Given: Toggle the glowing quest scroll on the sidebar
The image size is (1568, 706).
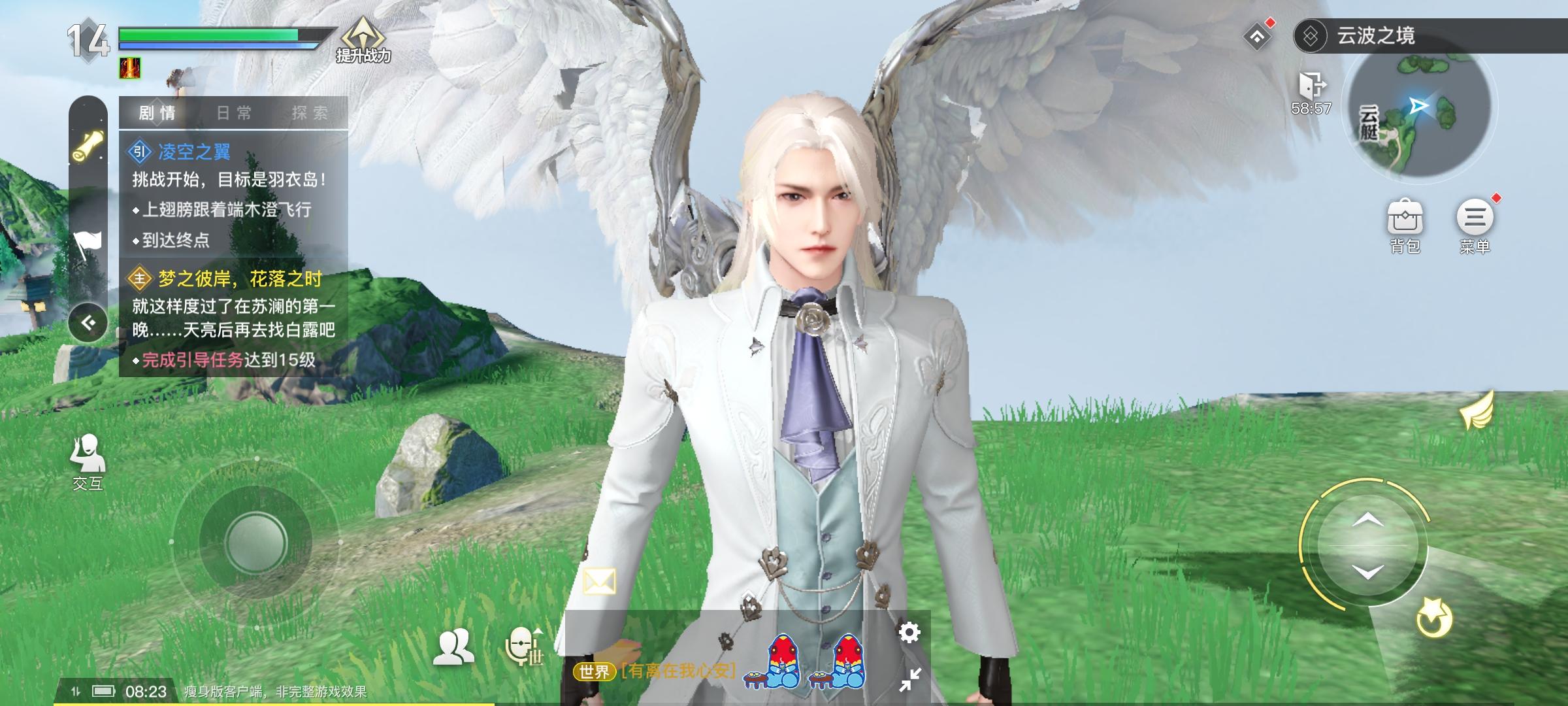Looking at the screenshot, I should click(90, 144).
